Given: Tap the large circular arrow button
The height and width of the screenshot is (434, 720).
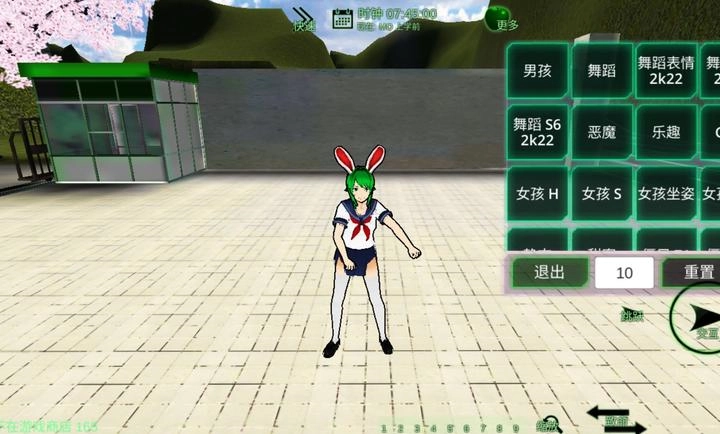Looking at the screenshot, I should click(x=698, y=319).
